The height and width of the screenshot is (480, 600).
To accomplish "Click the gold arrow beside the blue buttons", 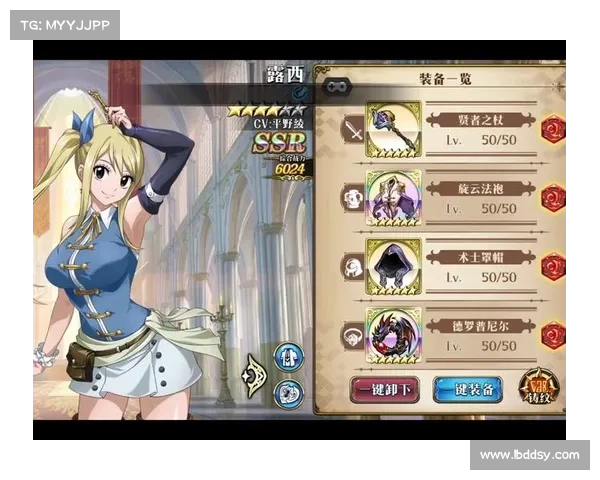I will [256, 375].
